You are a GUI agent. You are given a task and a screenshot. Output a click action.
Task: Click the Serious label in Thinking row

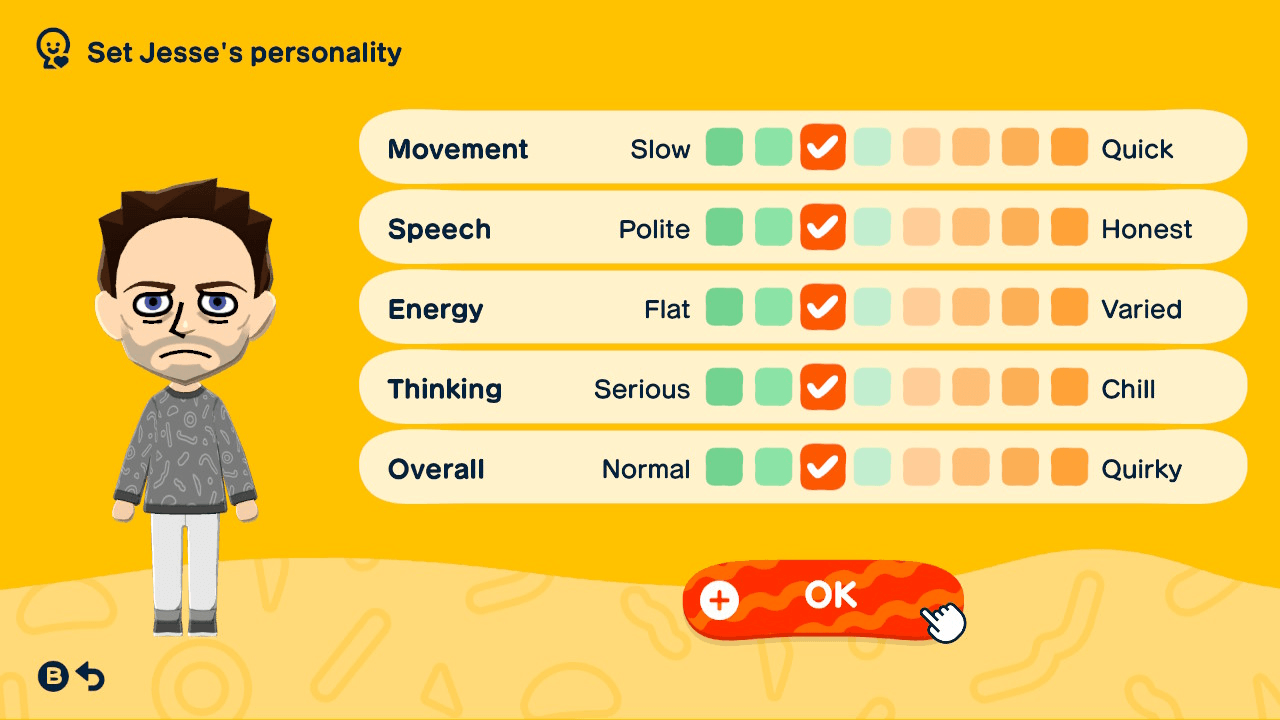click(x=641, y=387)
